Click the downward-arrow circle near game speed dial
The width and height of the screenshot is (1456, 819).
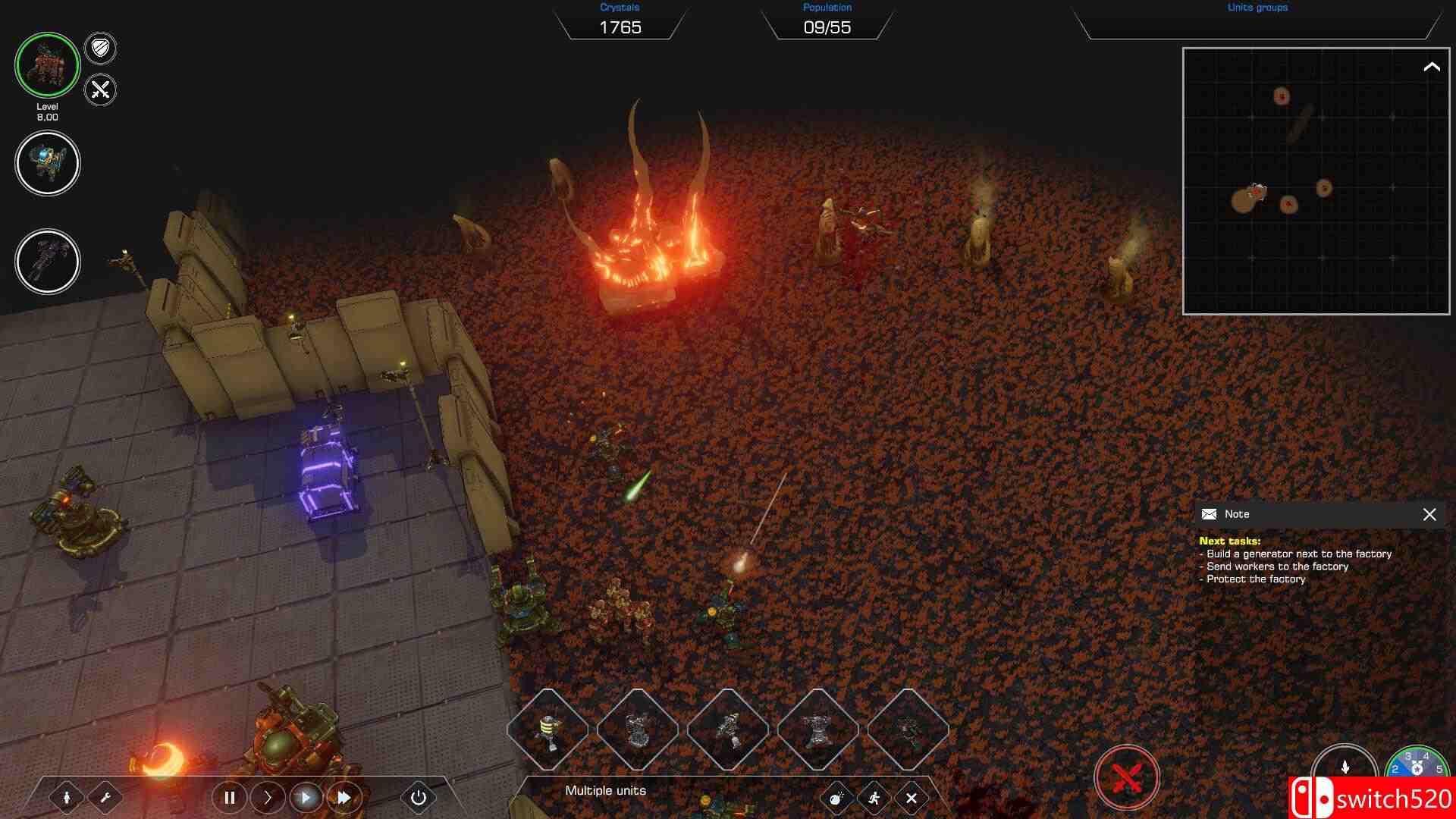pyautogui.click(x=1344, y=766)
